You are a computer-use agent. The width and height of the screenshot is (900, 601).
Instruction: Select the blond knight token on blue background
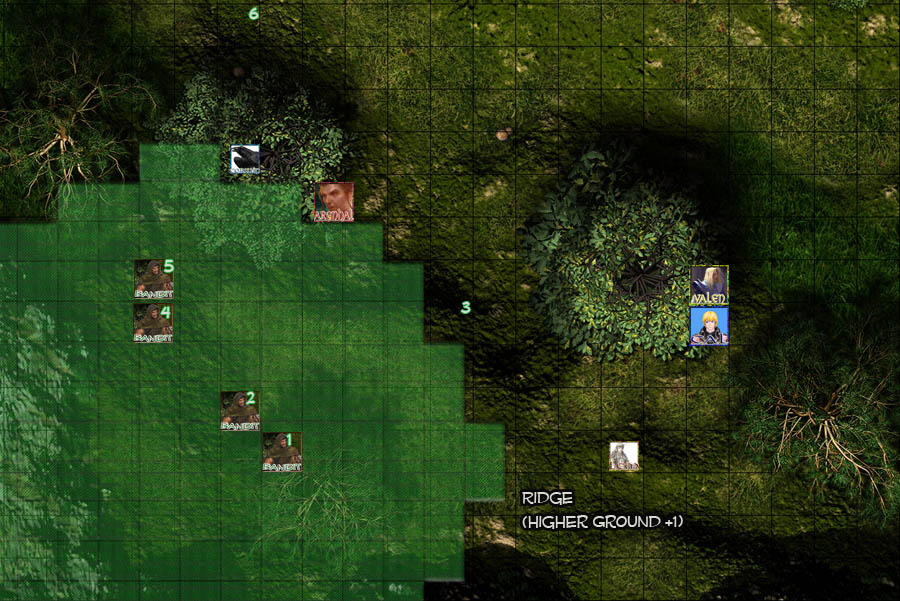(709, 327)
